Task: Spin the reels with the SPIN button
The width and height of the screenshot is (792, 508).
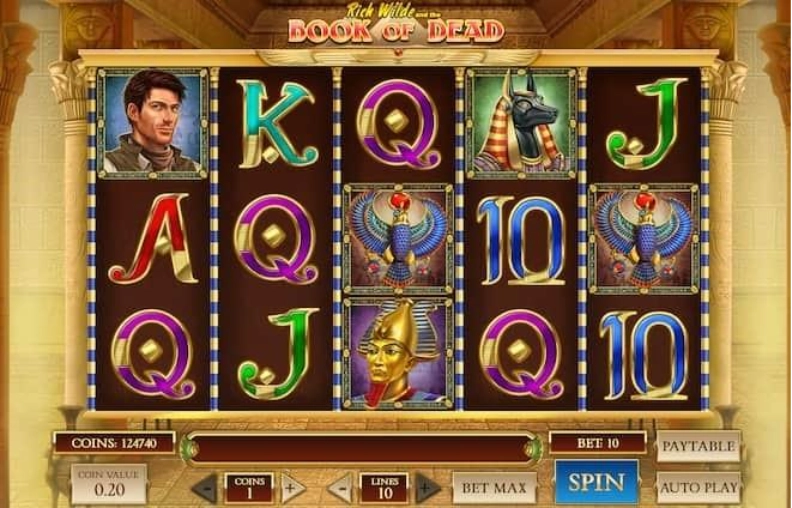Action: [x=596, y=483]
